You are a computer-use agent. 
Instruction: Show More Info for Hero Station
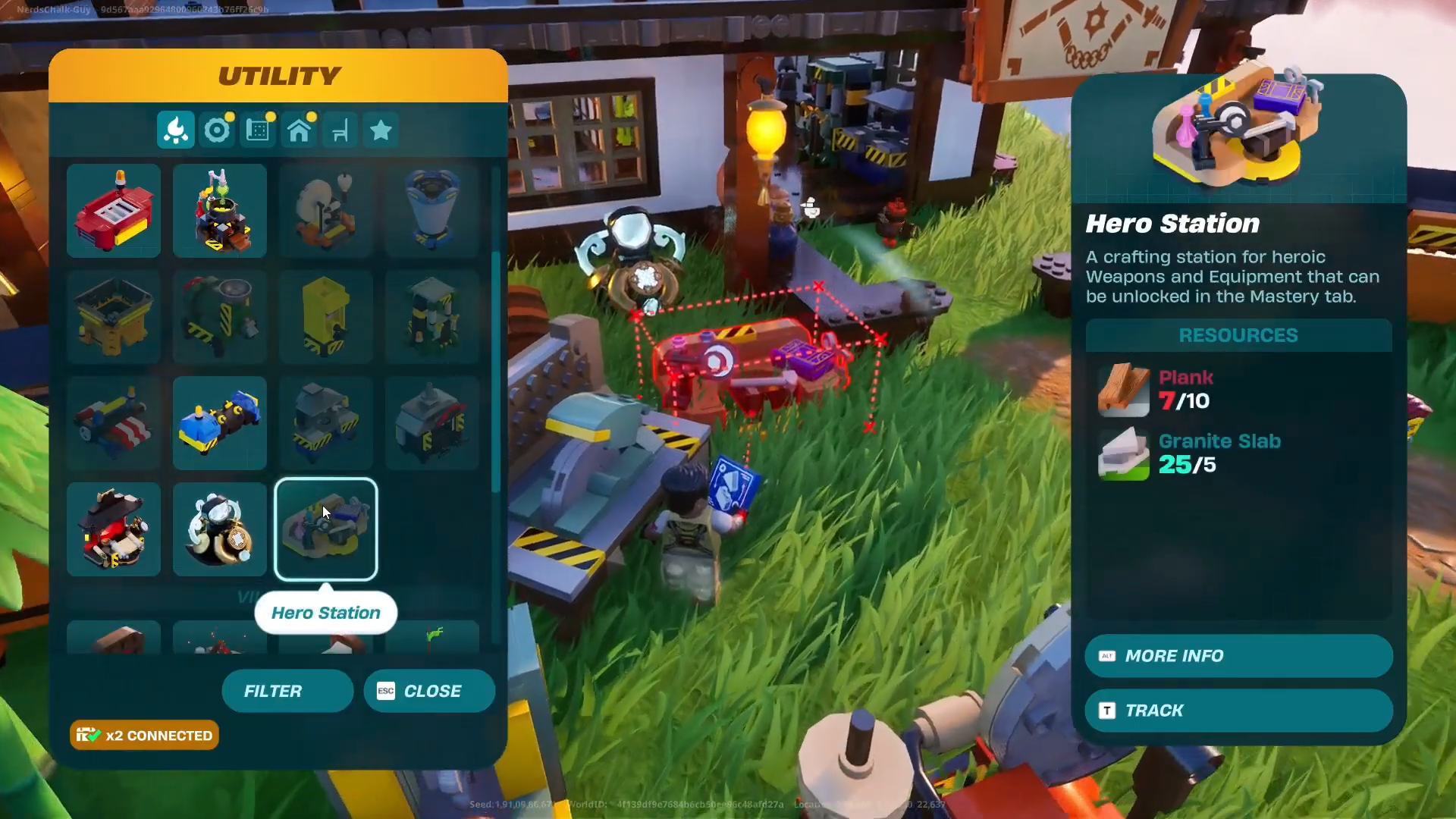tap(1238, 656)
